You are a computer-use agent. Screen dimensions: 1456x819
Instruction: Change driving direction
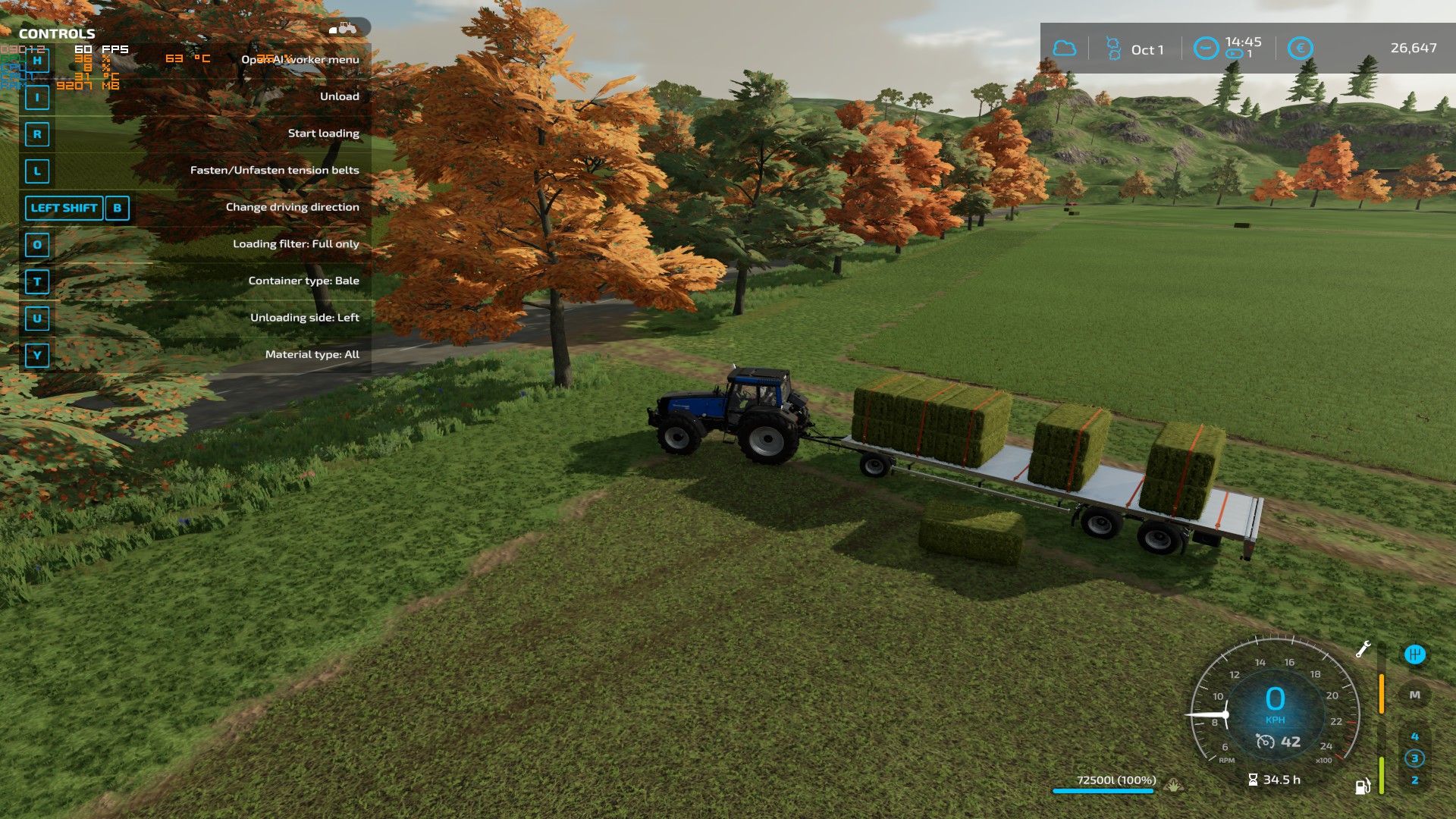coord(292,206)
